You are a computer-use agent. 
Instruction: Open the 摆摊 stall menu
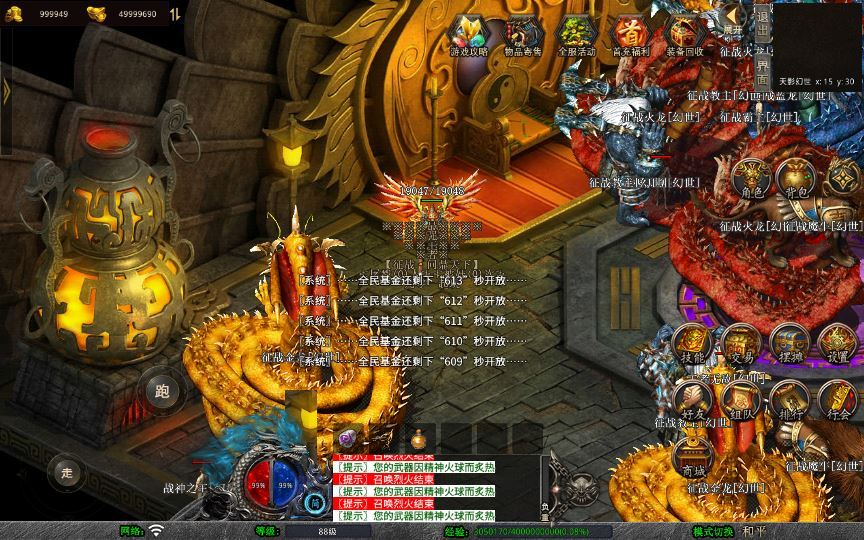(x=790, y=344)
